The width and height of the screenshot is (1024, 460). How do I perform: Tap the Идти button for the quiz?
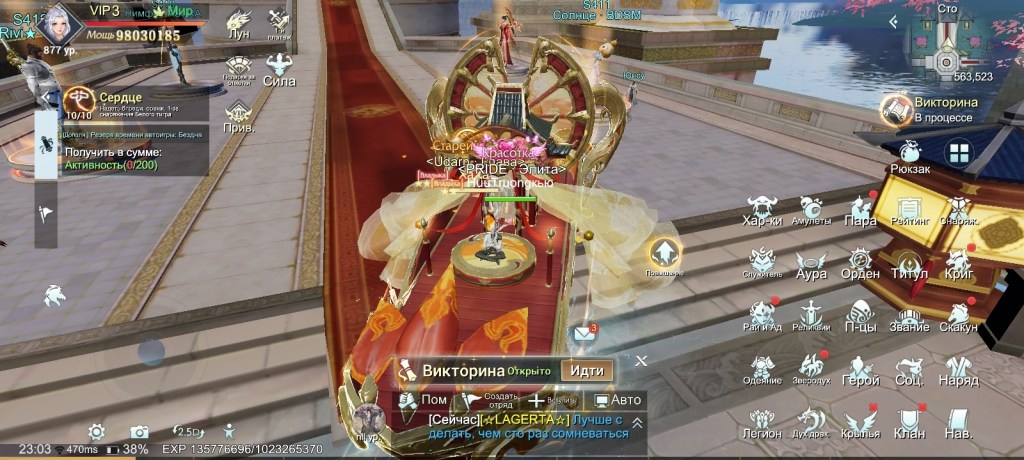586,369
